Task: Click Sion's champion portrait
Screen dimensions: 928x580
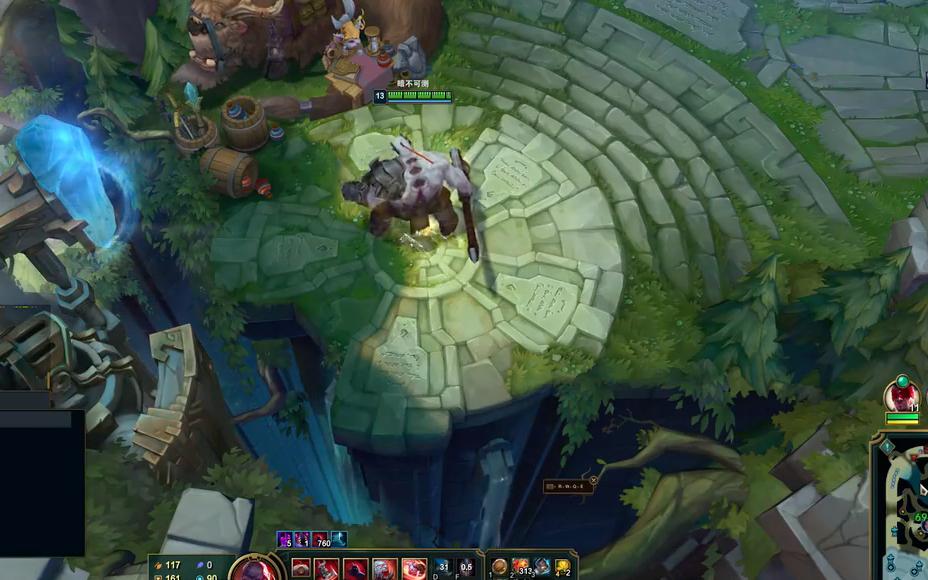Action: (253, 570)
